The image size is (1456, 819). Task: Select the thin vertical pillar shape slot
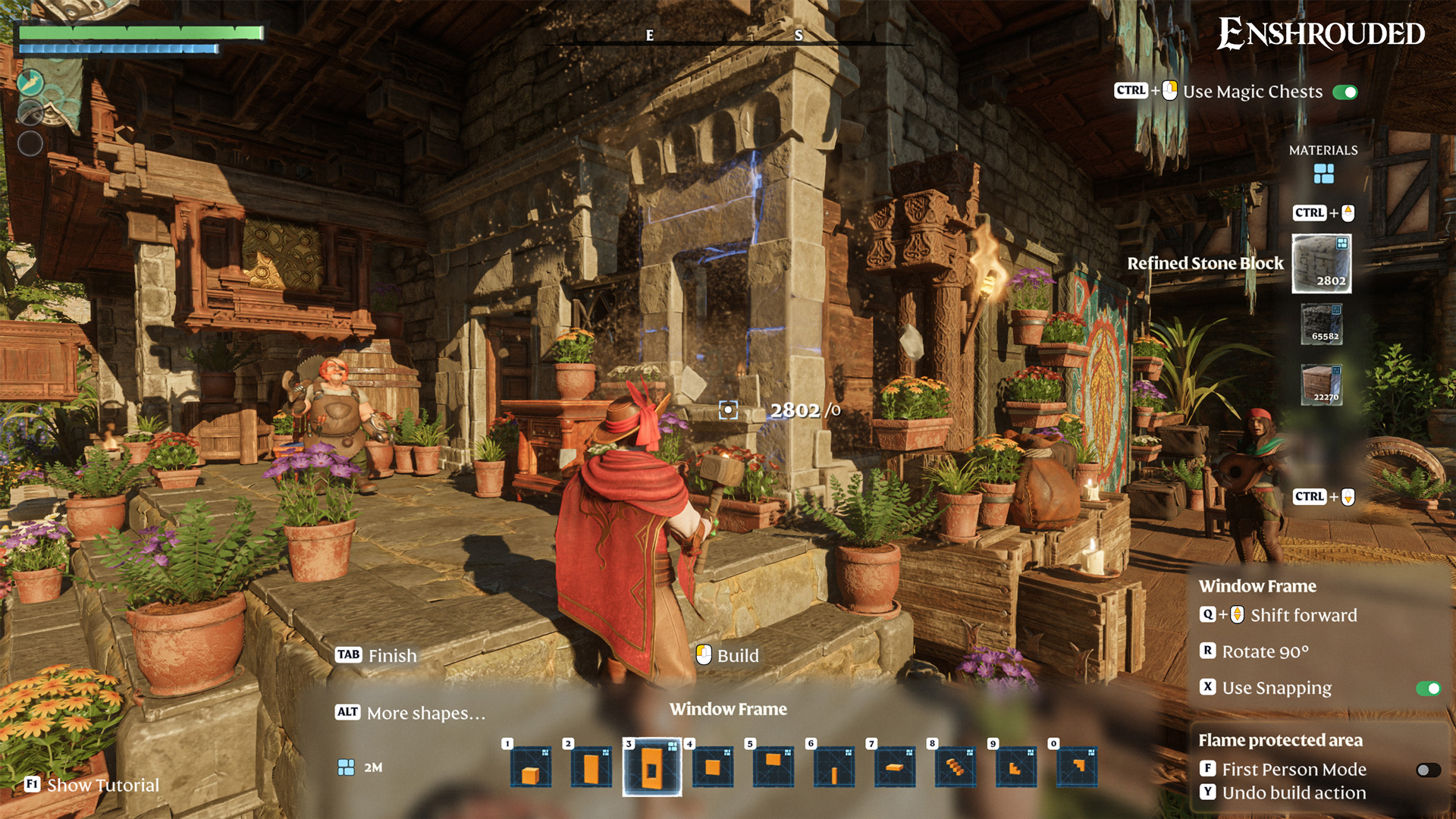coord(834,767)
